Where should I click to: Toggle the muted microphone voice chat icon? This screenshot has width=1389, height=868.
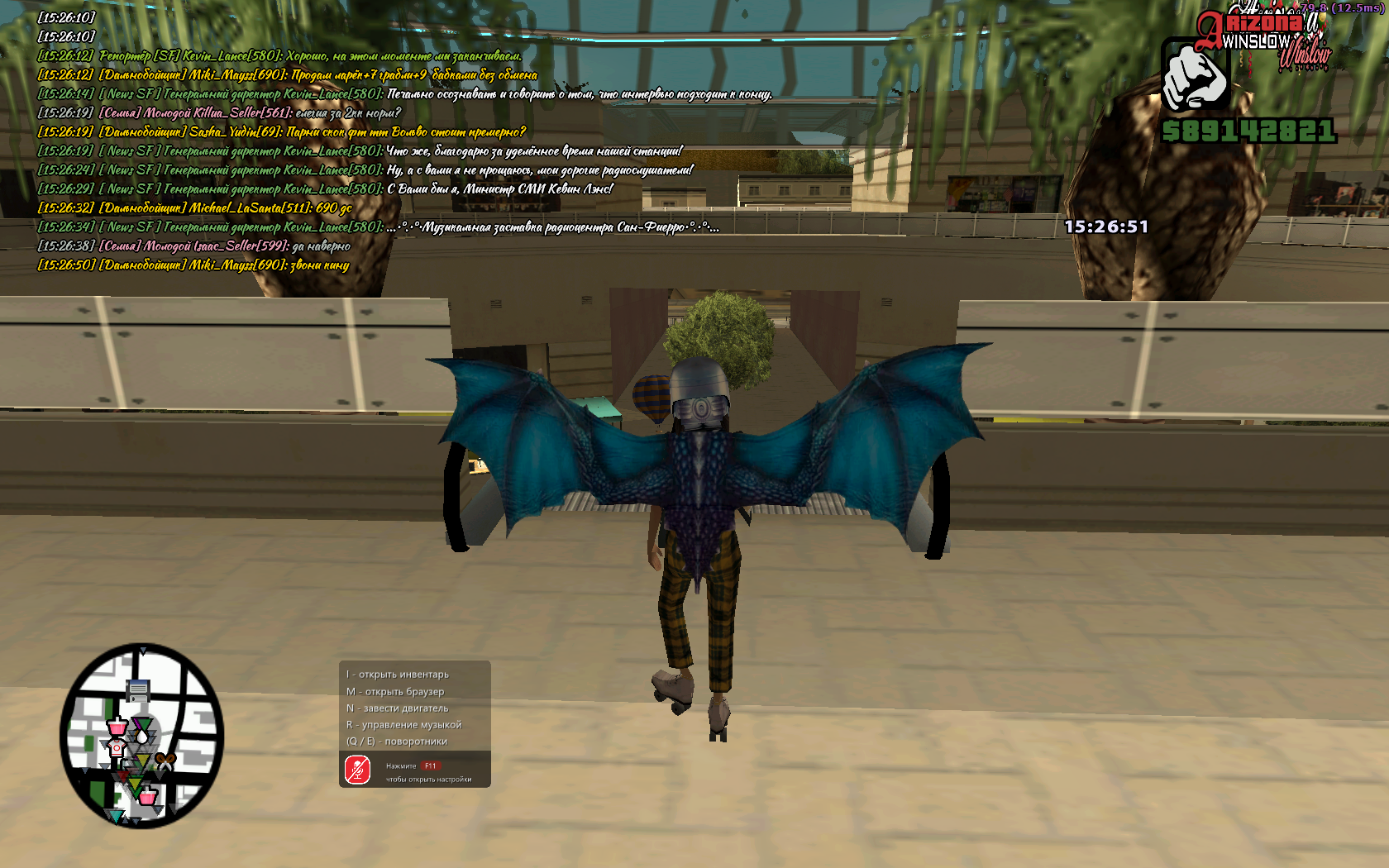click(358, 770)
